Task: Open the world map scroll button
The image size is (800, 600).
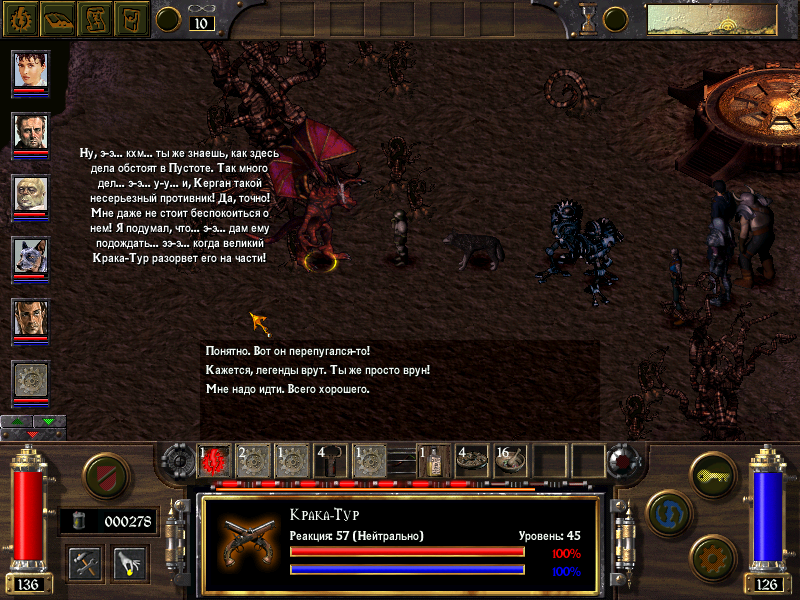Action: pos(95,17)
